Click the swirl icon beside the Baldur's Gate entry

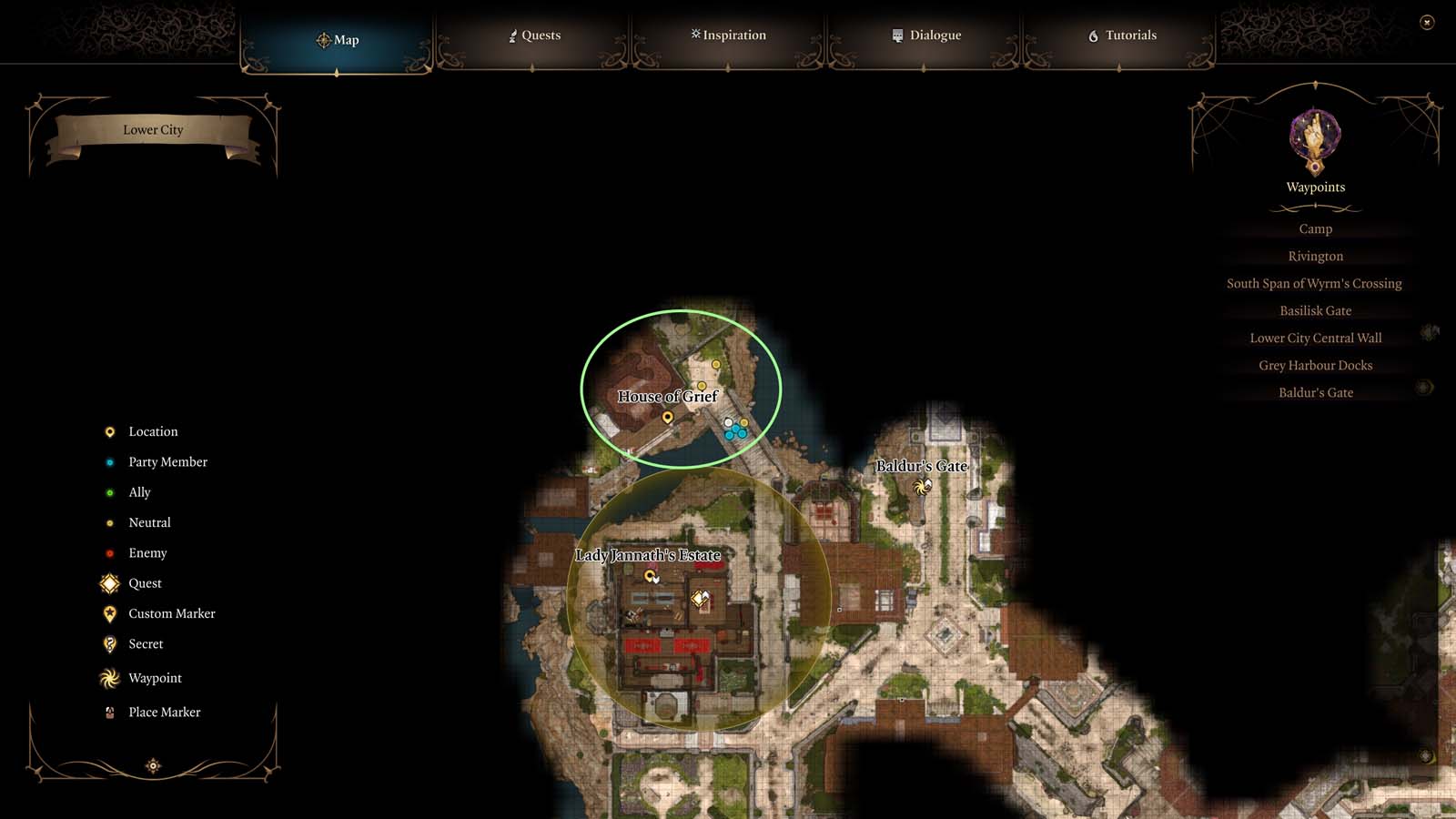tap(1421, 388)
